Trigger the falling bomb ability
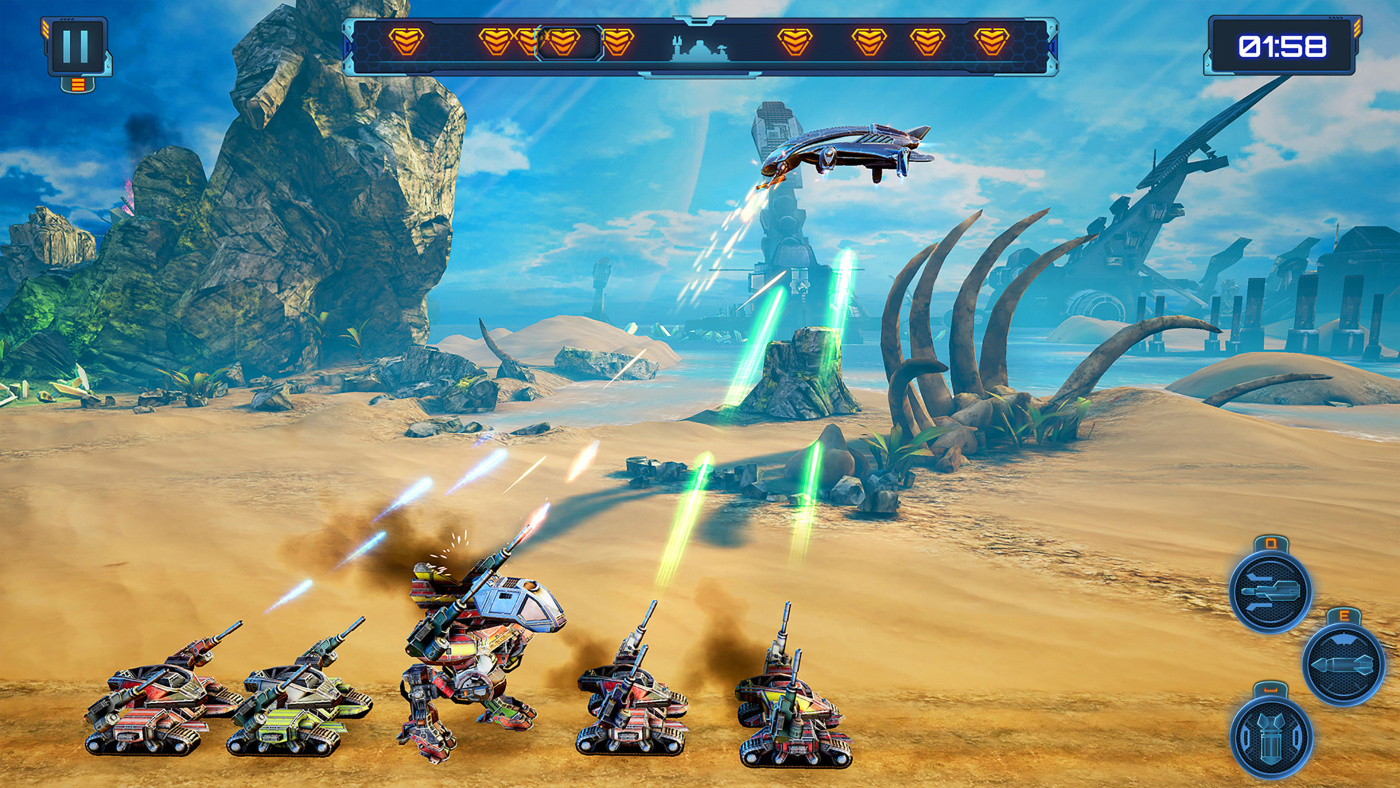This screenshot has width=1400, height=788. (1271, 737)
